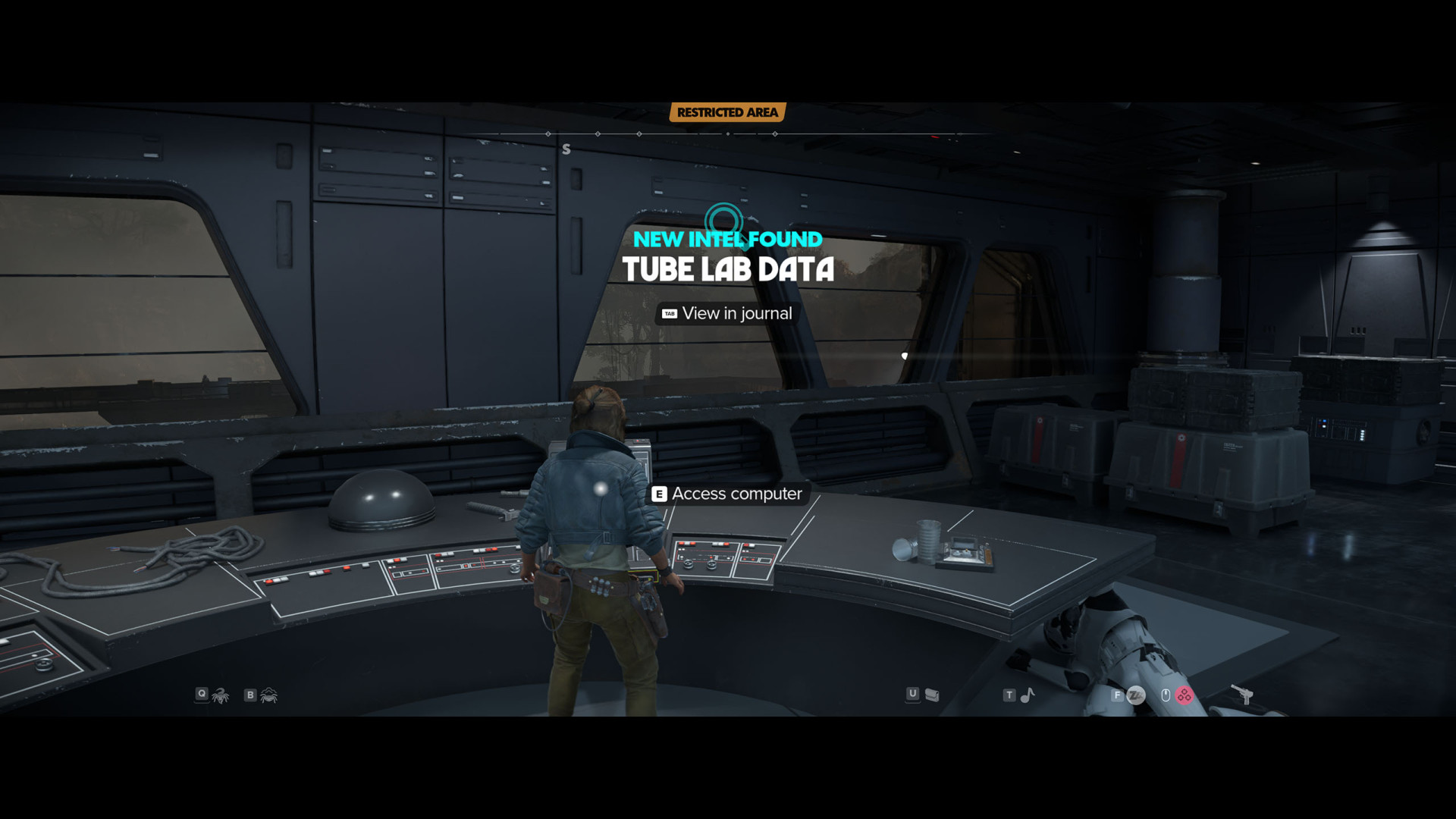Activate the music note whistle icon
This screenshot has height=819, width=1456.
1028,695
